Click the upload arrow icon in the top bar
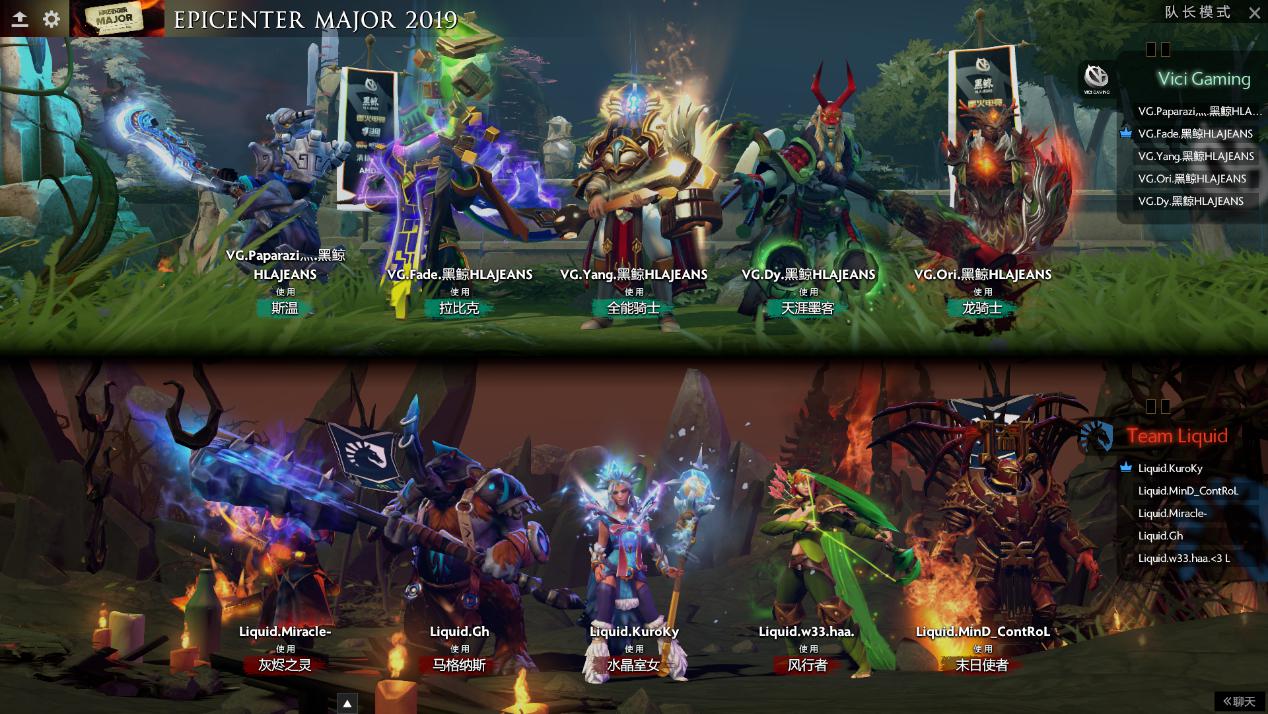The image size is (1268, 714). point(19,18)
